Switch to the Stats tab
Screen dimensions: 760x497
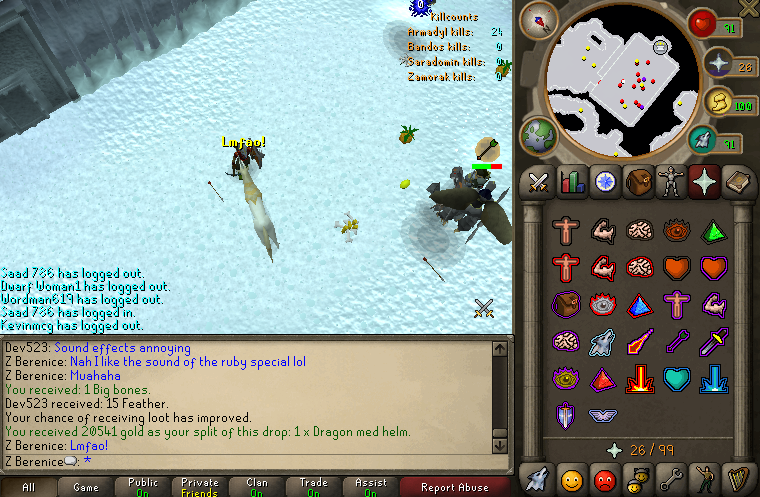572,182
